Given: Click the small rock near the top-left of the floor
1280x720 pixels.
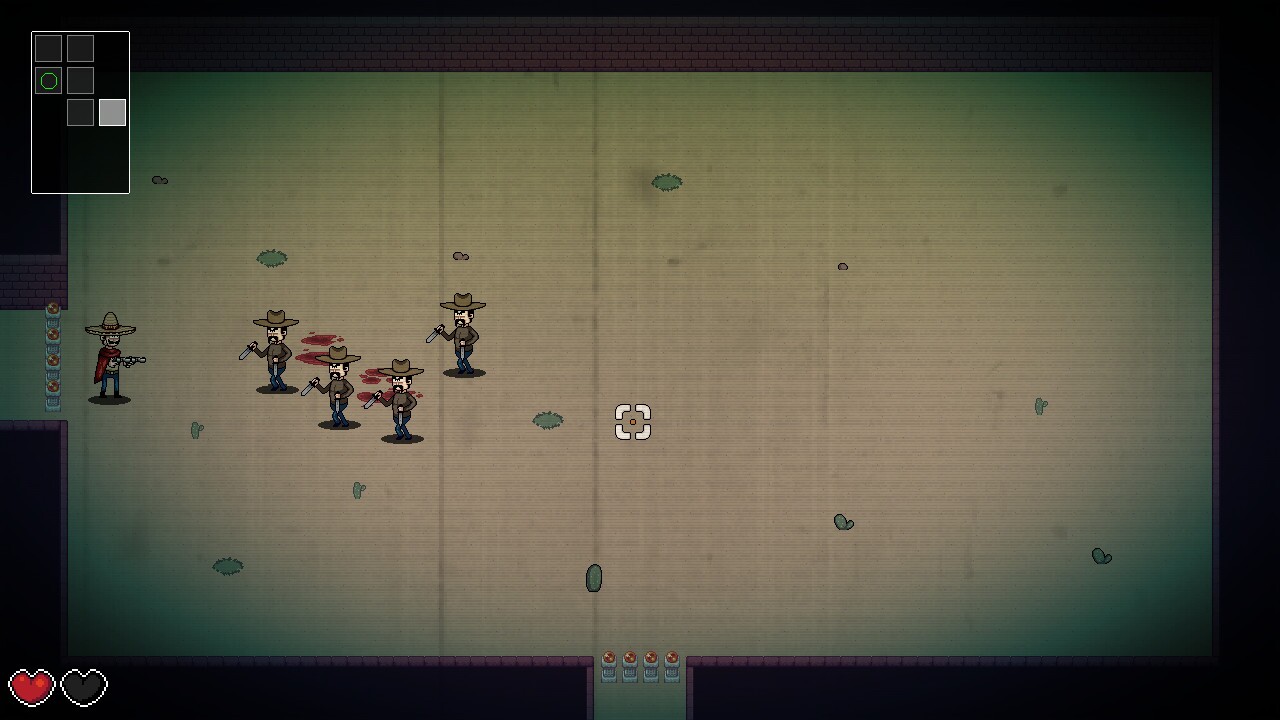Looking at the screenshot, I should point(159,180).
